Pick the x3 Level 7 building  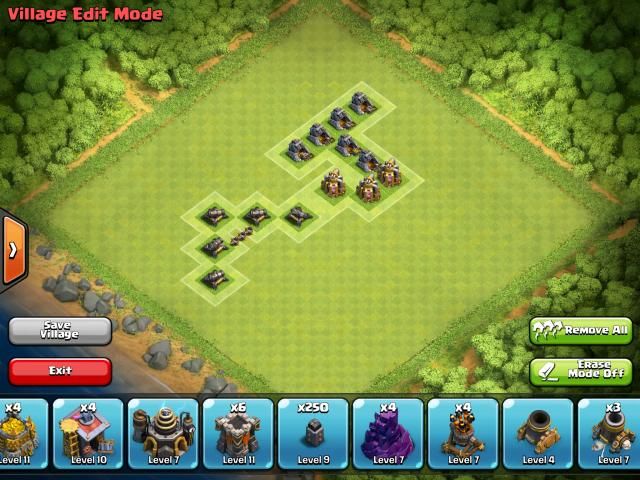pos(612,433)
